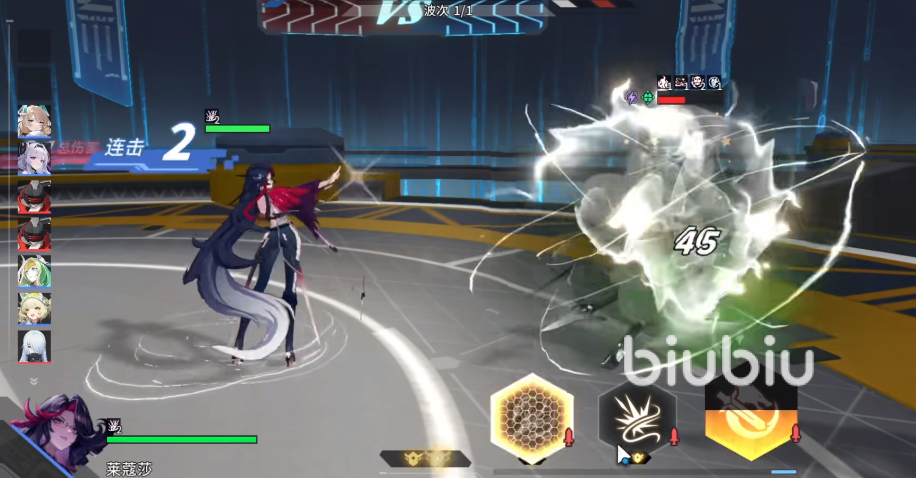The width and height of the screenshot is (916, 478).
Task: Expand the turn order list arrow
Action: (33, 381)
